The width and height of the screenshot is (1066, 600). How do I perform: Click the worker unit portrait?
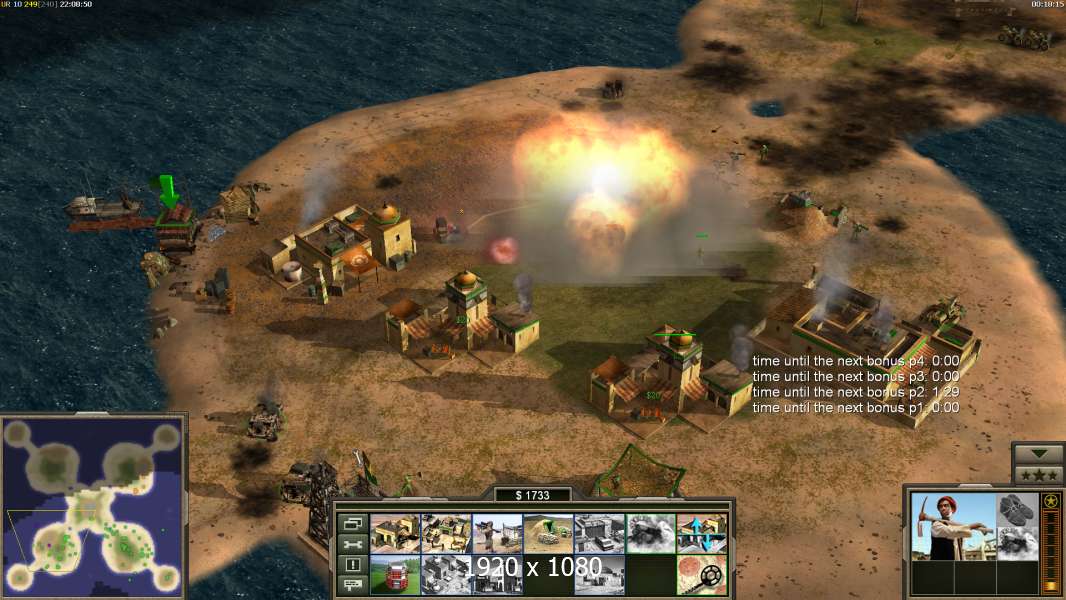[953, 526]
